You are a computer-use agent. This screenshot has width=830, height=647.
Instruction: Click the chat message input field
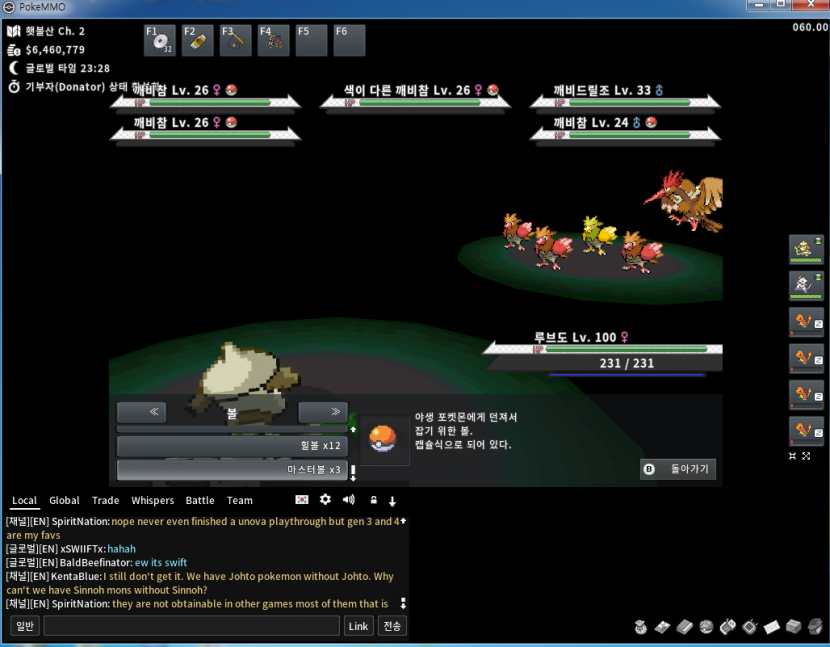(191, 626)
